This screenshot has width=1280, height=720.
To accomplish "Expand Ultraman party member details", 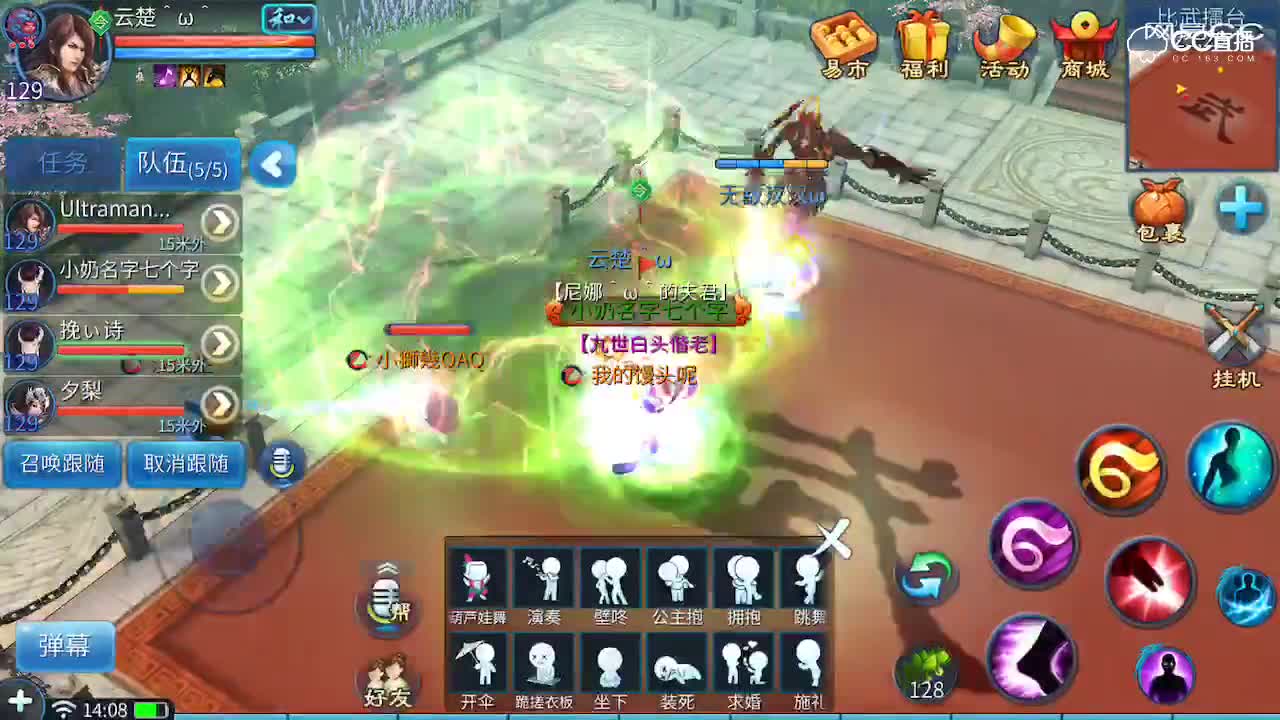I will point(221,222).
